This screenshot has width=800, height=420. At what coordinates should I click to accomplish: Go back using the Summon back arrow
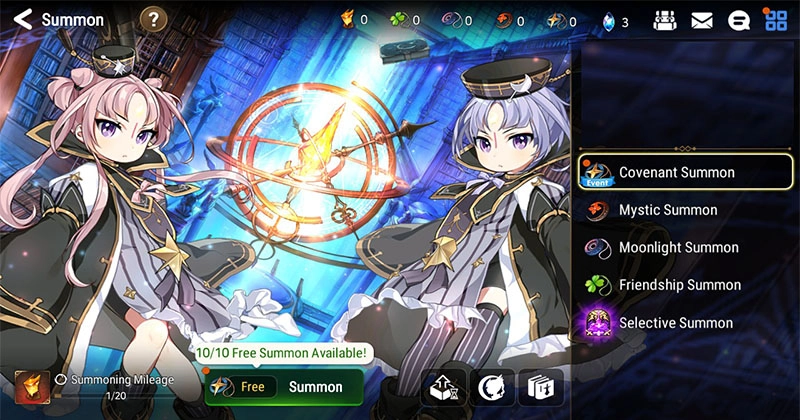point(23,19)
